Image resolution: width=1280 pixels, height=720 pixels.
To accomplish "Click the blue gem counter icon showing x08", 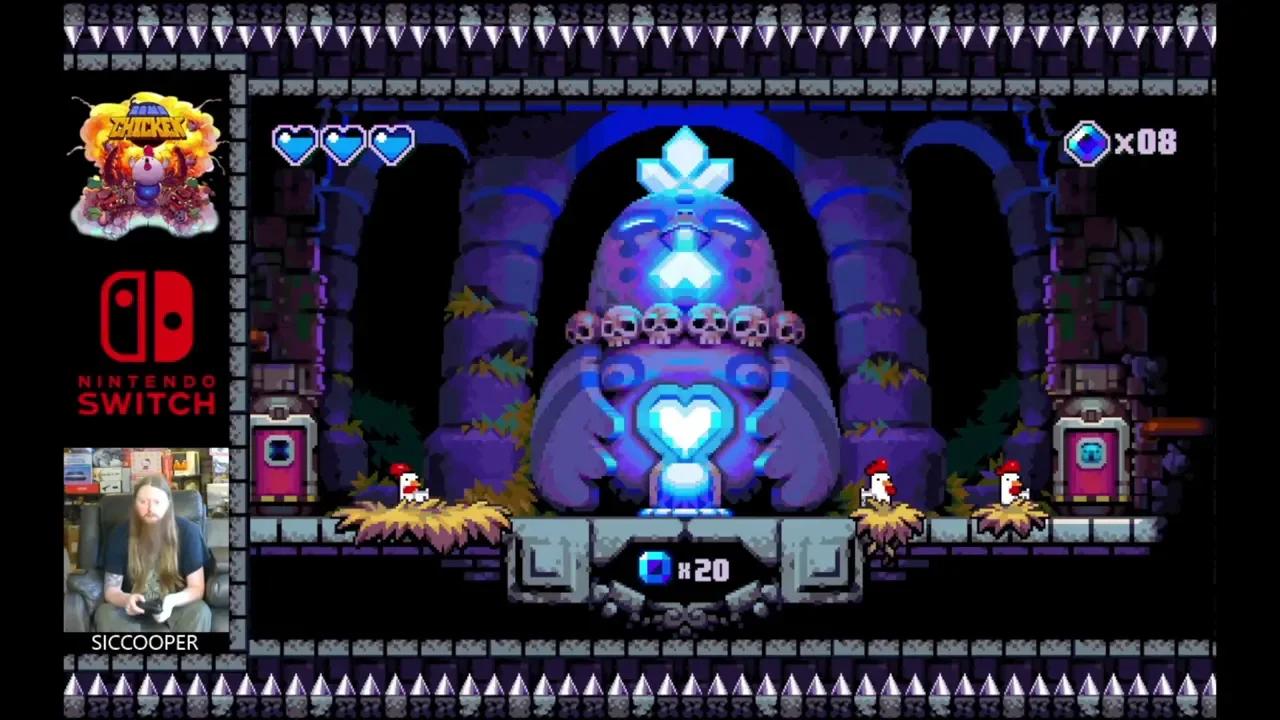I will coord(1089,143).
